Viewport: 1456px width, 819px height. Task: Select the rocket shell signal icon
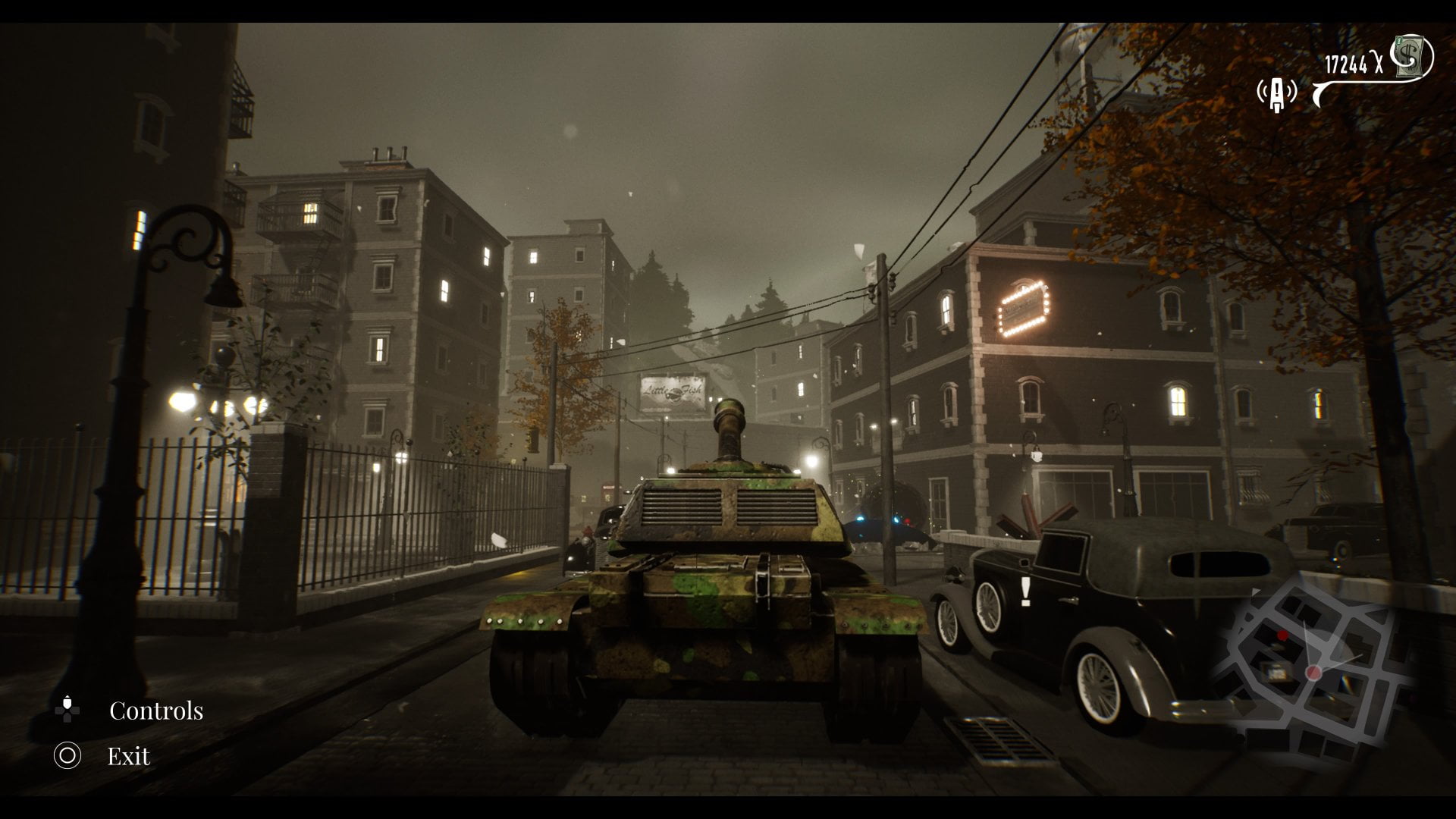click(x=1277, y=93)
